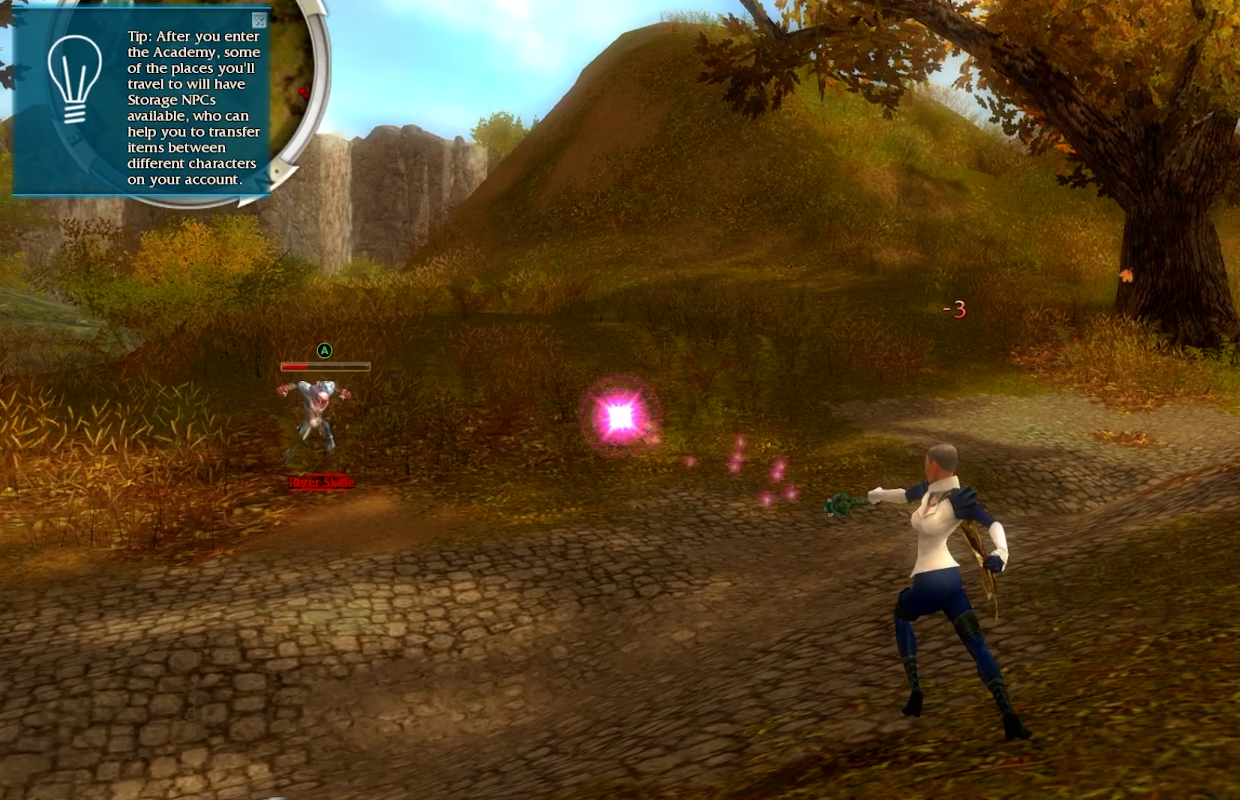Click the lightbulb tip icon
The image size is (1240, 800).
(x=75, y=78)
